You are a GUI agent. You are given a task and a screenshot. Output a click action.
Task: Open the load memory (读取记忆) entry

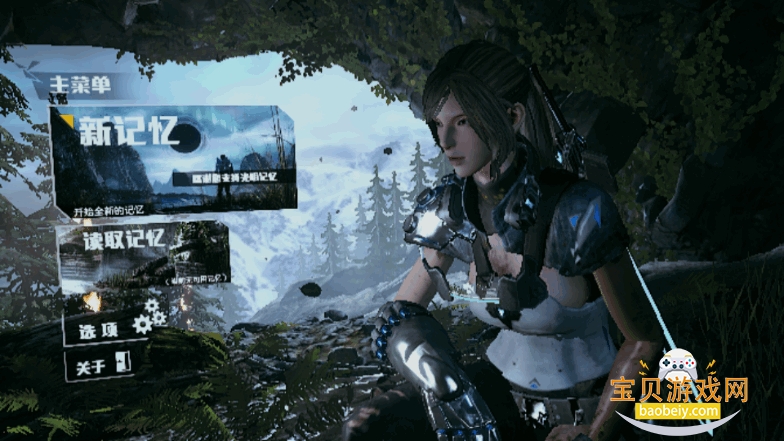(x=143, y=252)
